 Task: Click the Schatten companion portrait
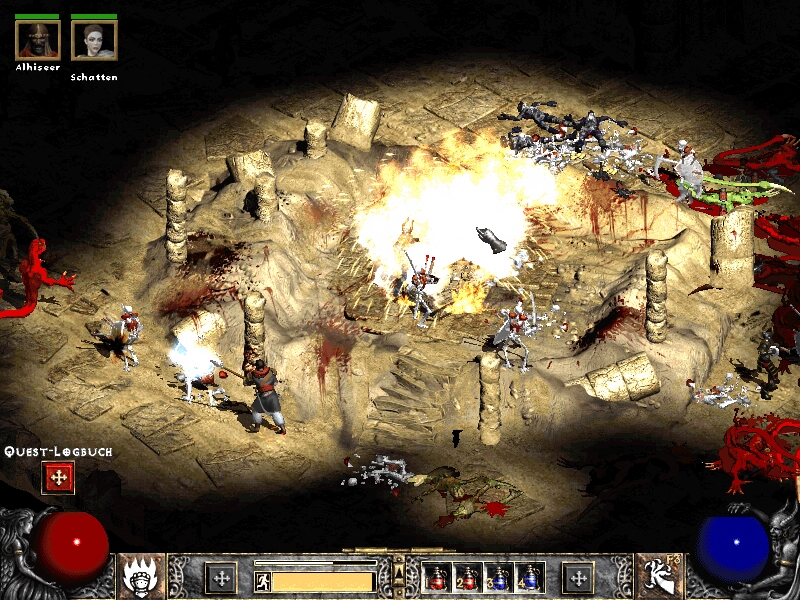[94, 40]
